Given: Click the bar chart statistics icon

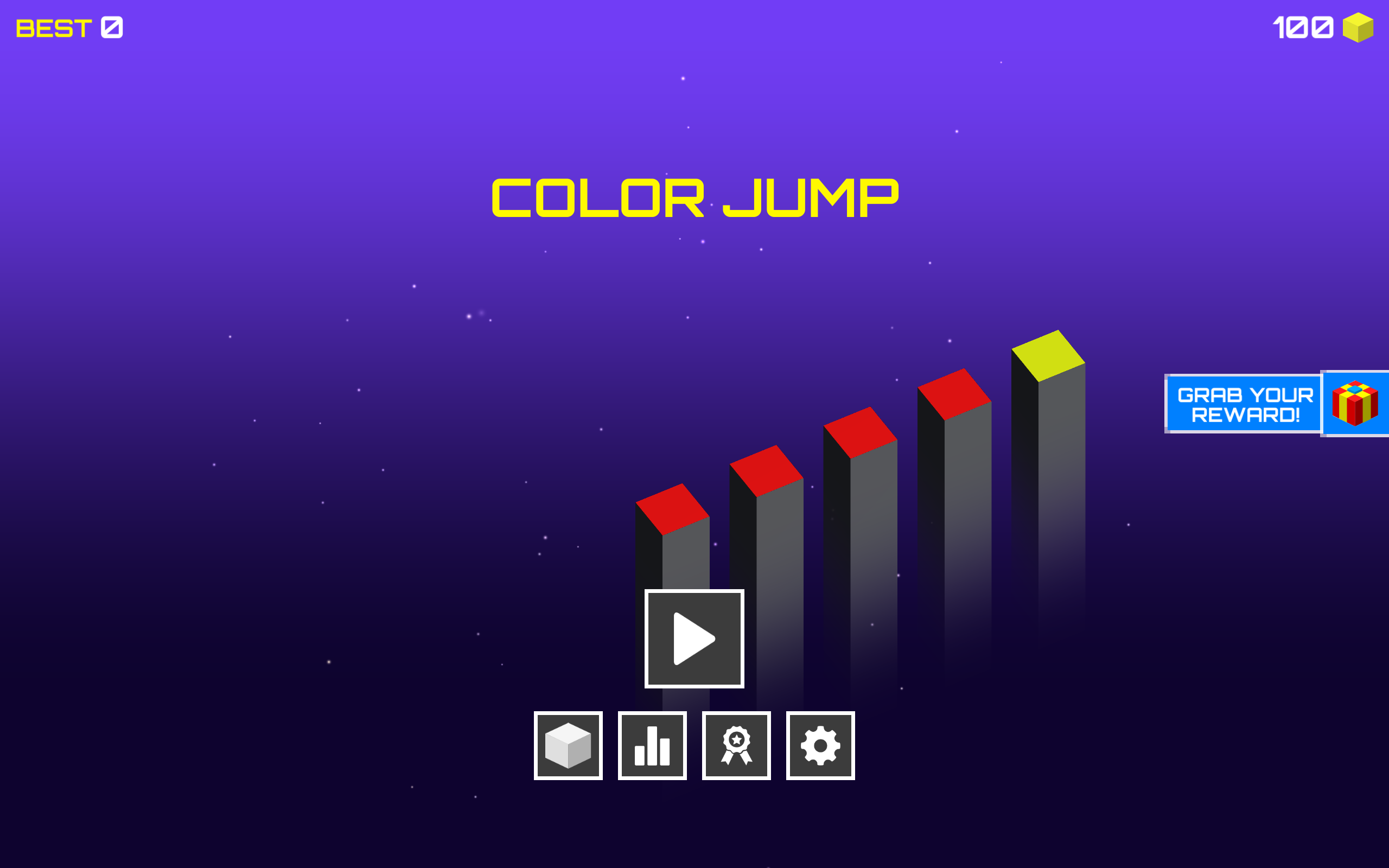Looking at the screenshot, I should coord(652,745).
